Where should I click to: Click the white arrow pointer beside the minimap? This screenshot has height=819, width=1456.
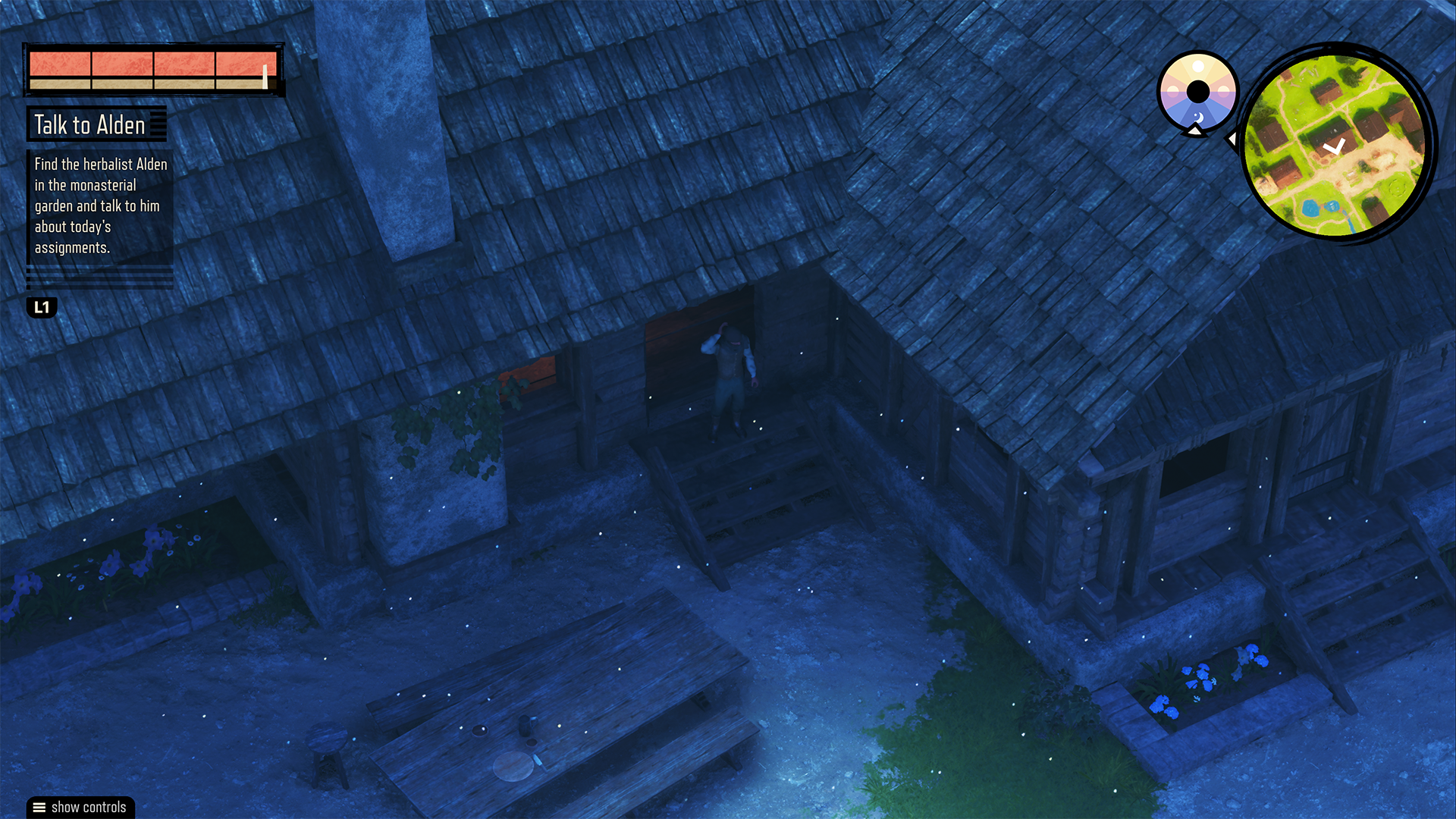[x=1234, y=139]
